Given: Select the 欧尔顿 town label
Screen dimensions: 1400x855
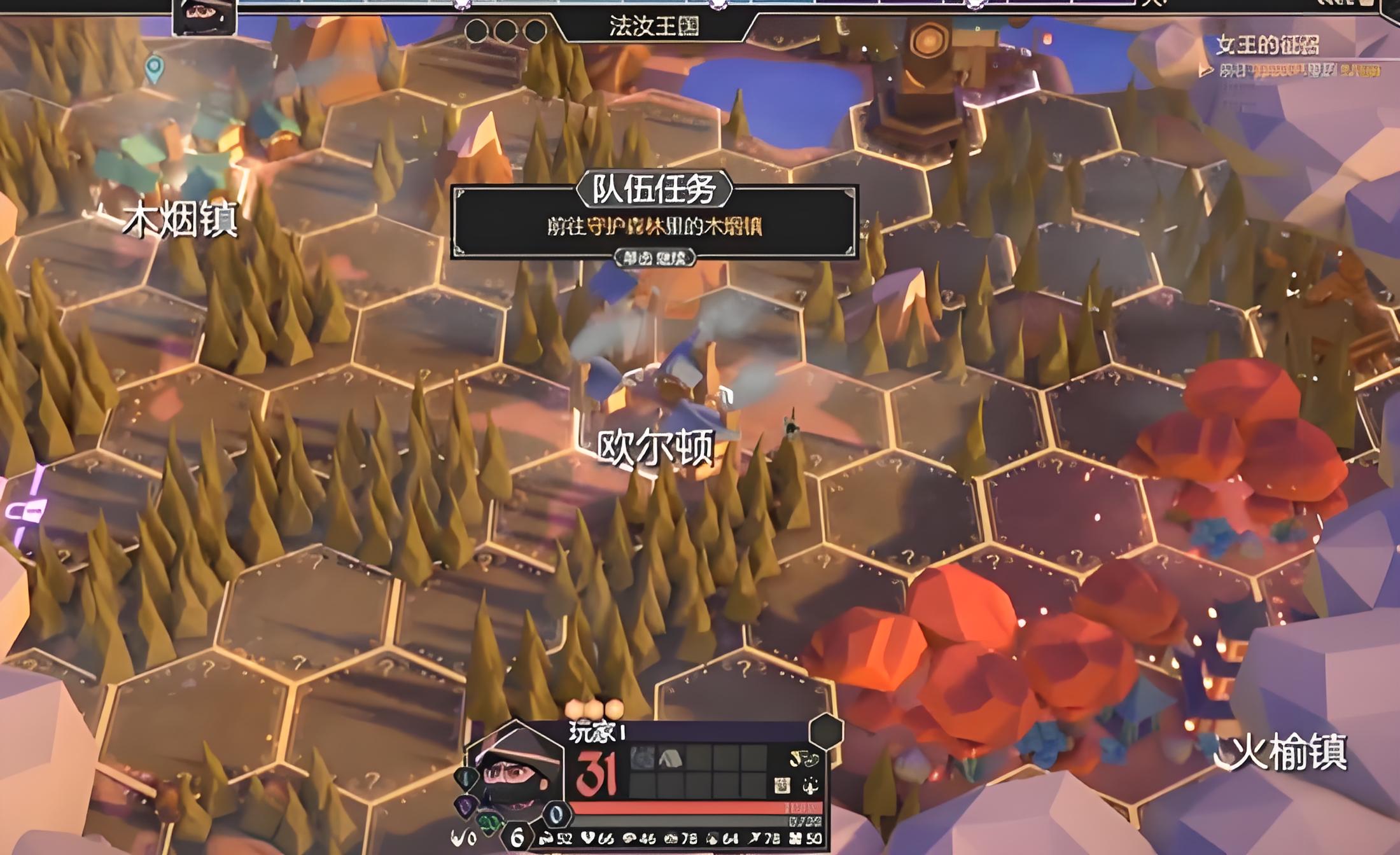Looking at the screenshot, I should [655, 447].
